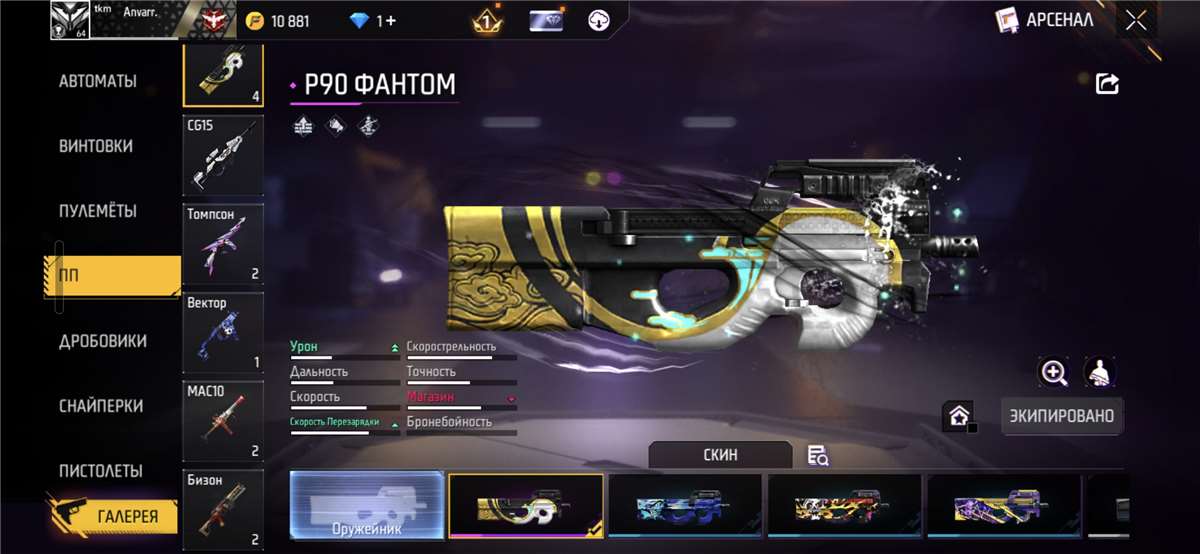
Task: Close the Арсенал screen
Action: point(1136,20)
